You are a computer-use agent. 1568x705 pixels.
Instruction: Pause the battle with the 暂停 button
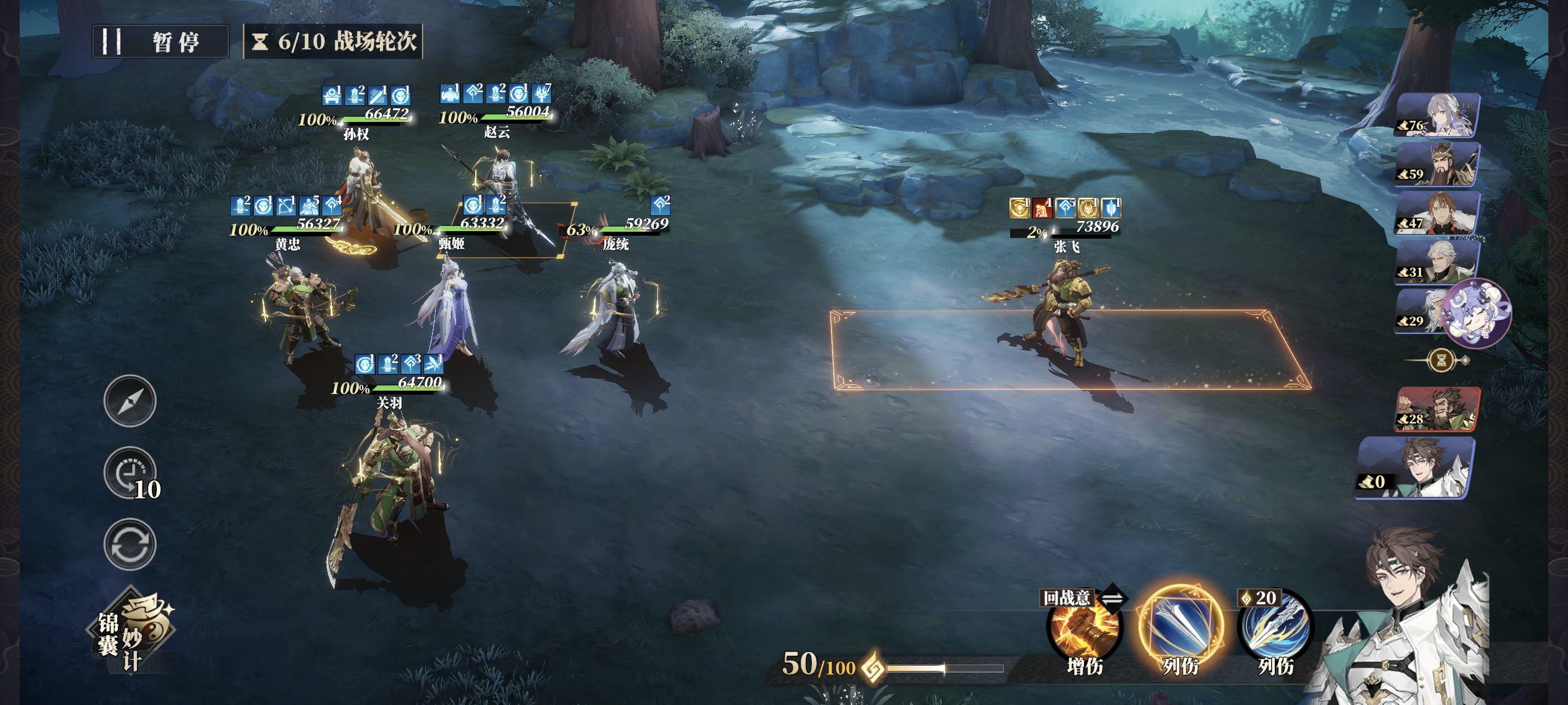(x=161, y=42)
